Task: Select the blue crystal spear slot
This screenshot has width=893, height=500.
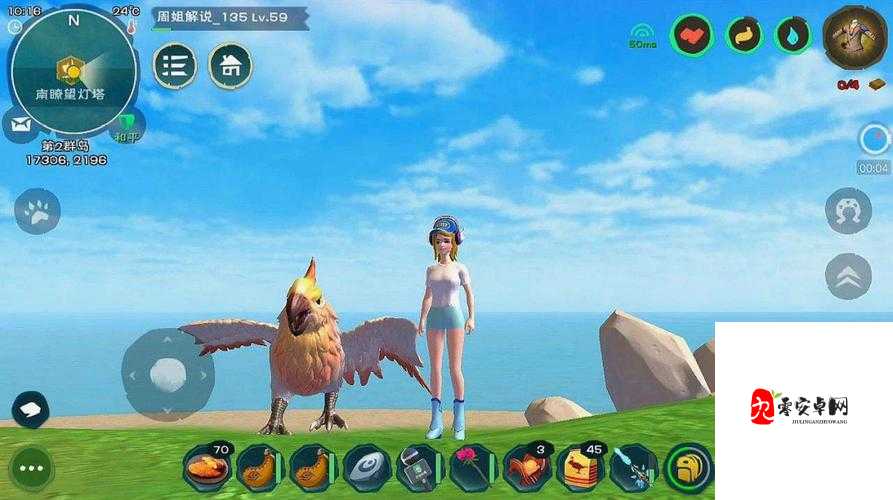Action: [x=633, y=467]
